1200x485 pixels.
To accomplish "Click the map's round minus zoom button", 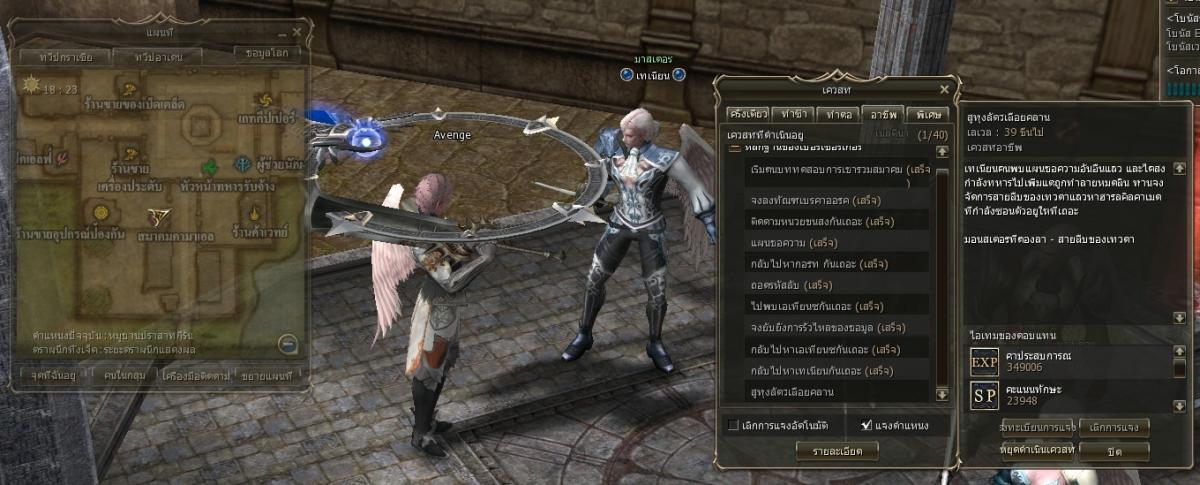I will (287, 343).
